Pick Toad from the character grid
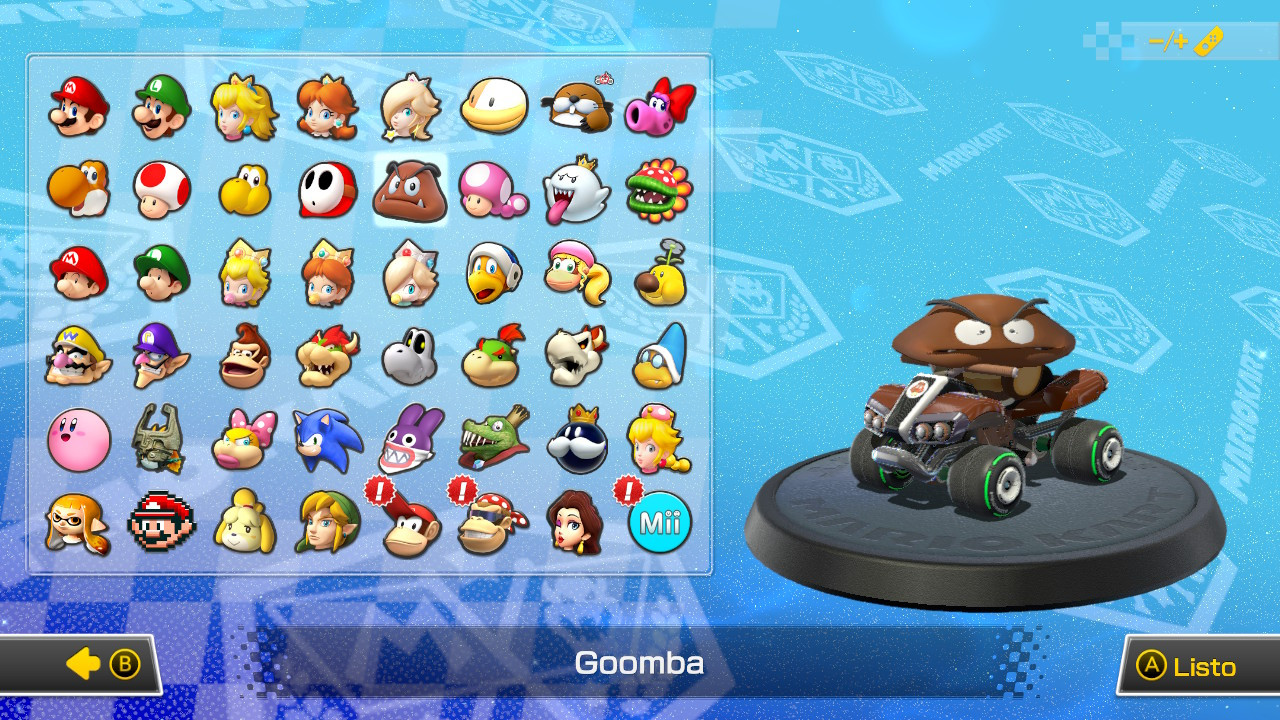This screenshot has width=1280, height=720. pos(161,192)
